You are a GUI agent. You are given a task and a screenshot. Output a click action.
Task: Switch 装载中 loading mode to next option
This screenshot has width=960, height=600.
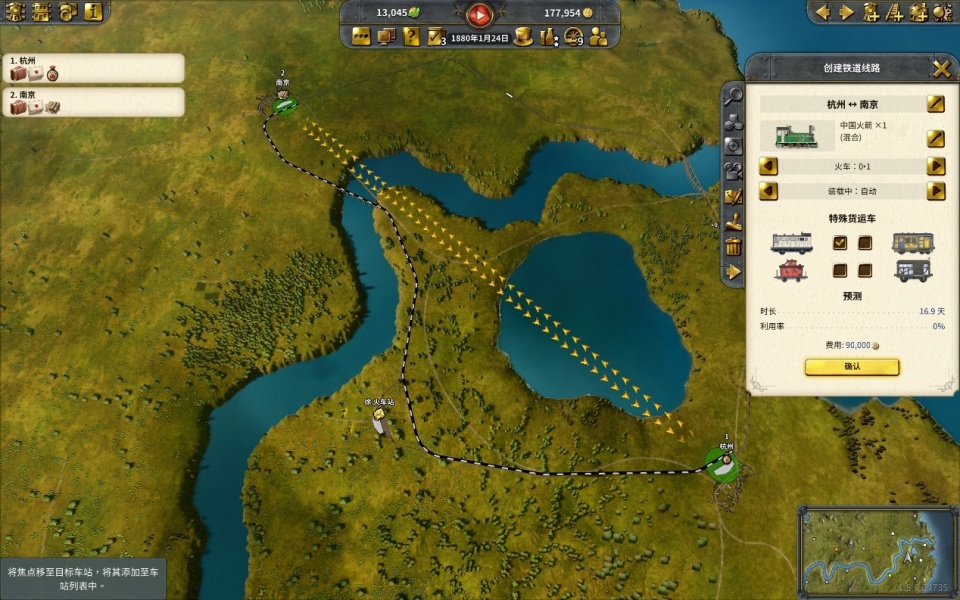point(936,190)
